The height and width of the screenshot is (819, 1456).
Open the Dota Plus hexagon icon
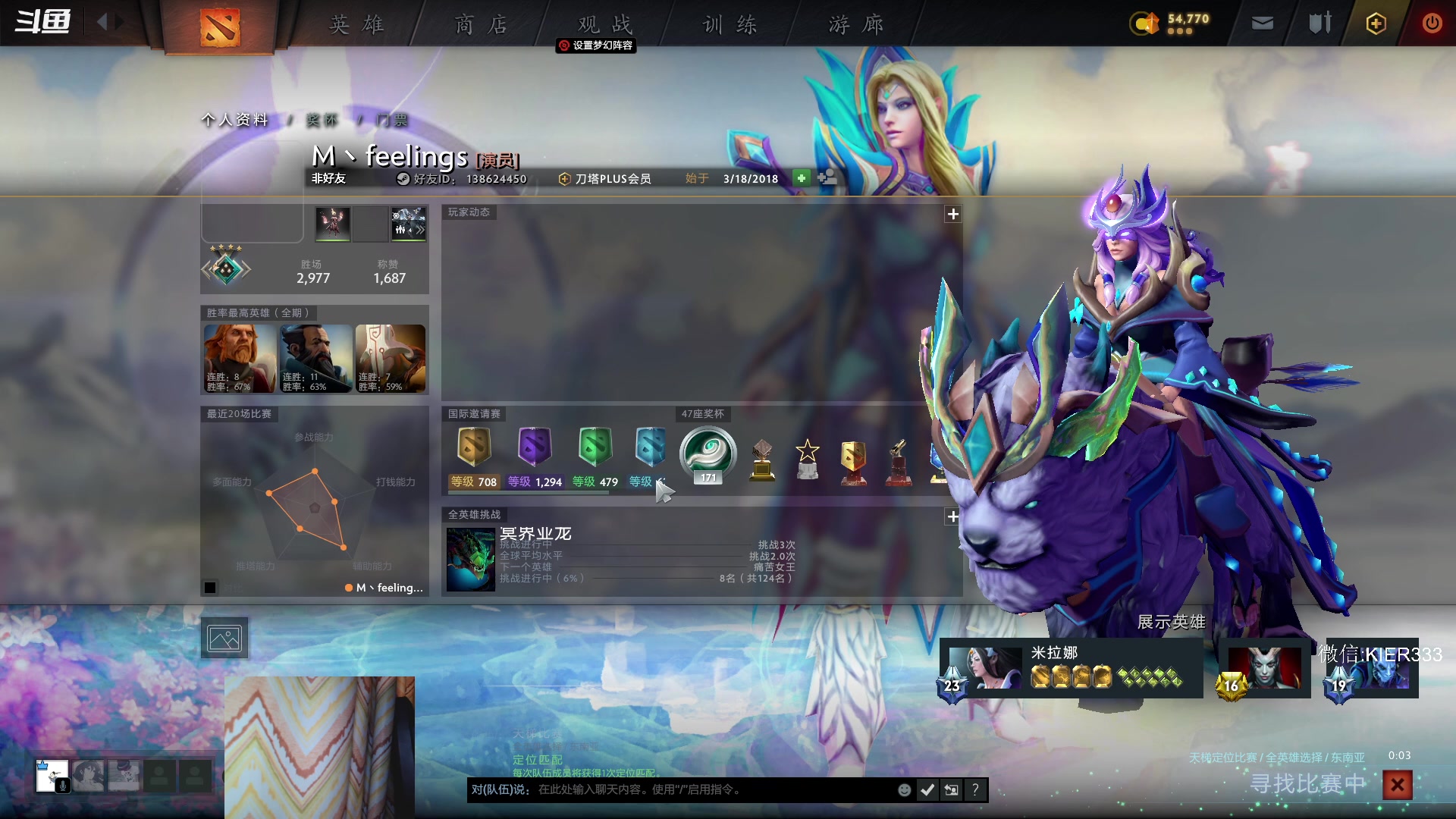tap(1376, 24)
